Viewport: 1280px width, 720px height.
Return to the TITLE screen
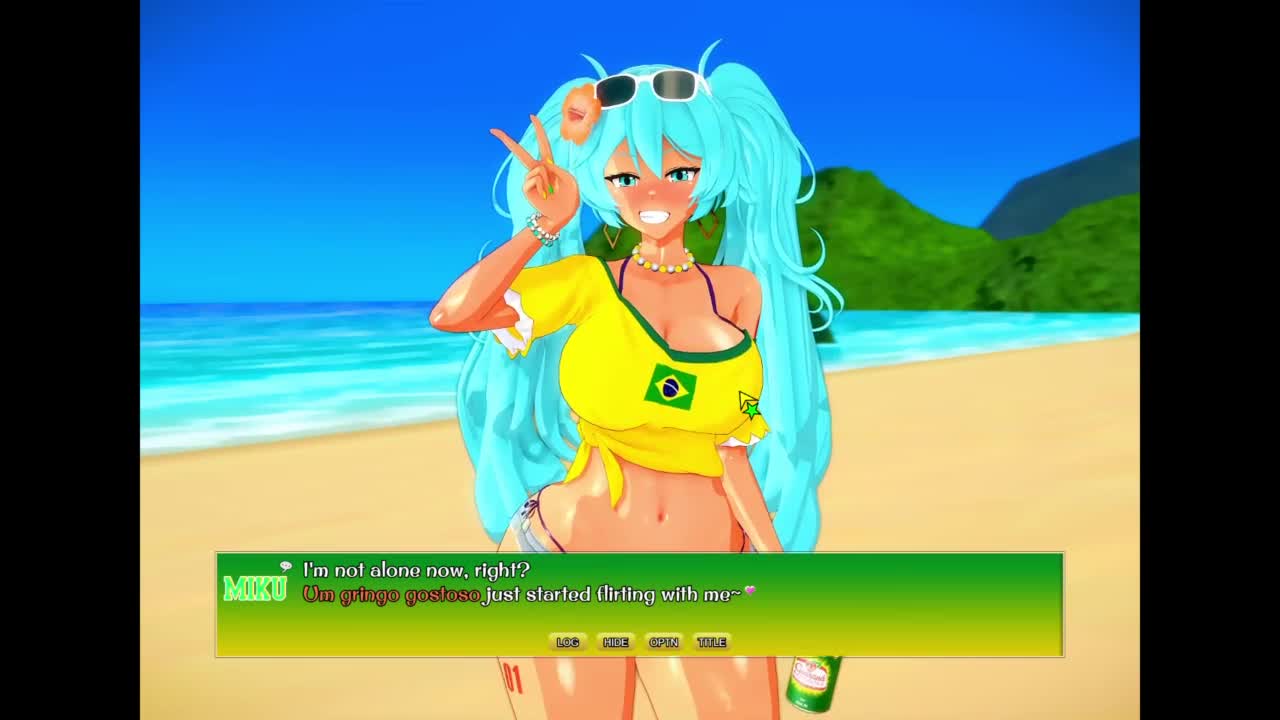[711, 642]
